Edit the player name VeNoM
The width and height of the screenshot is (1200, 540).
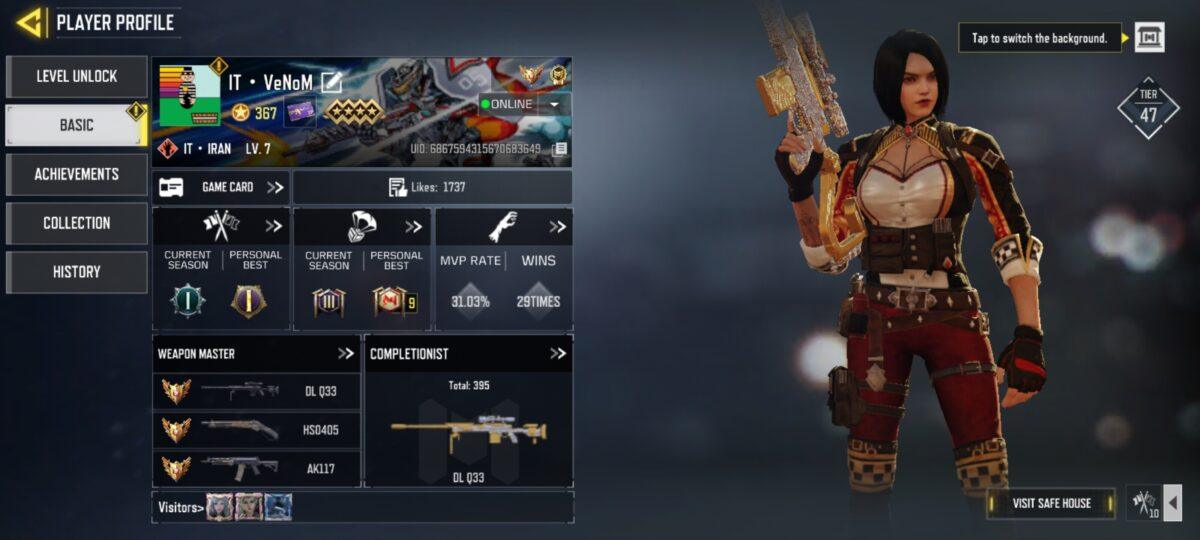331,82
